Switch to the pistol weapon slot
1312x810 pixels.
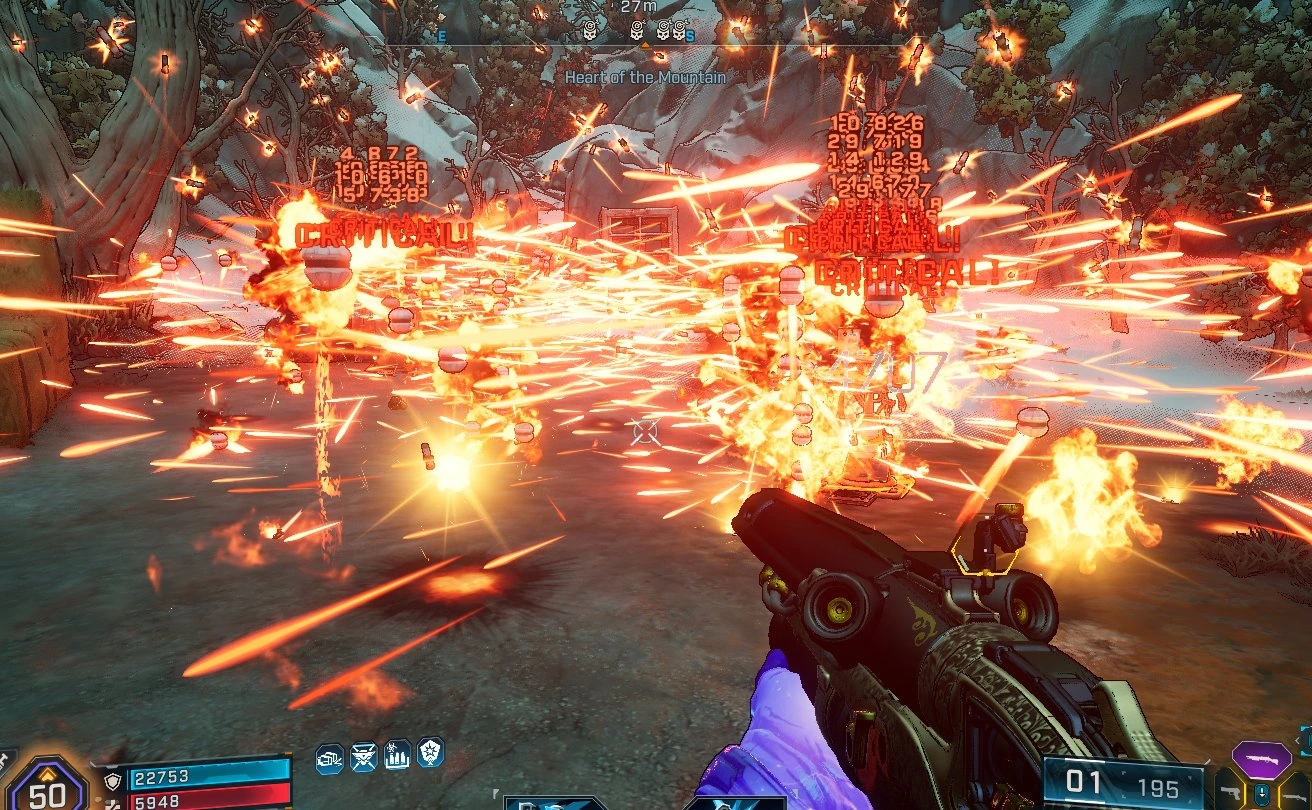pos(1229,792)
